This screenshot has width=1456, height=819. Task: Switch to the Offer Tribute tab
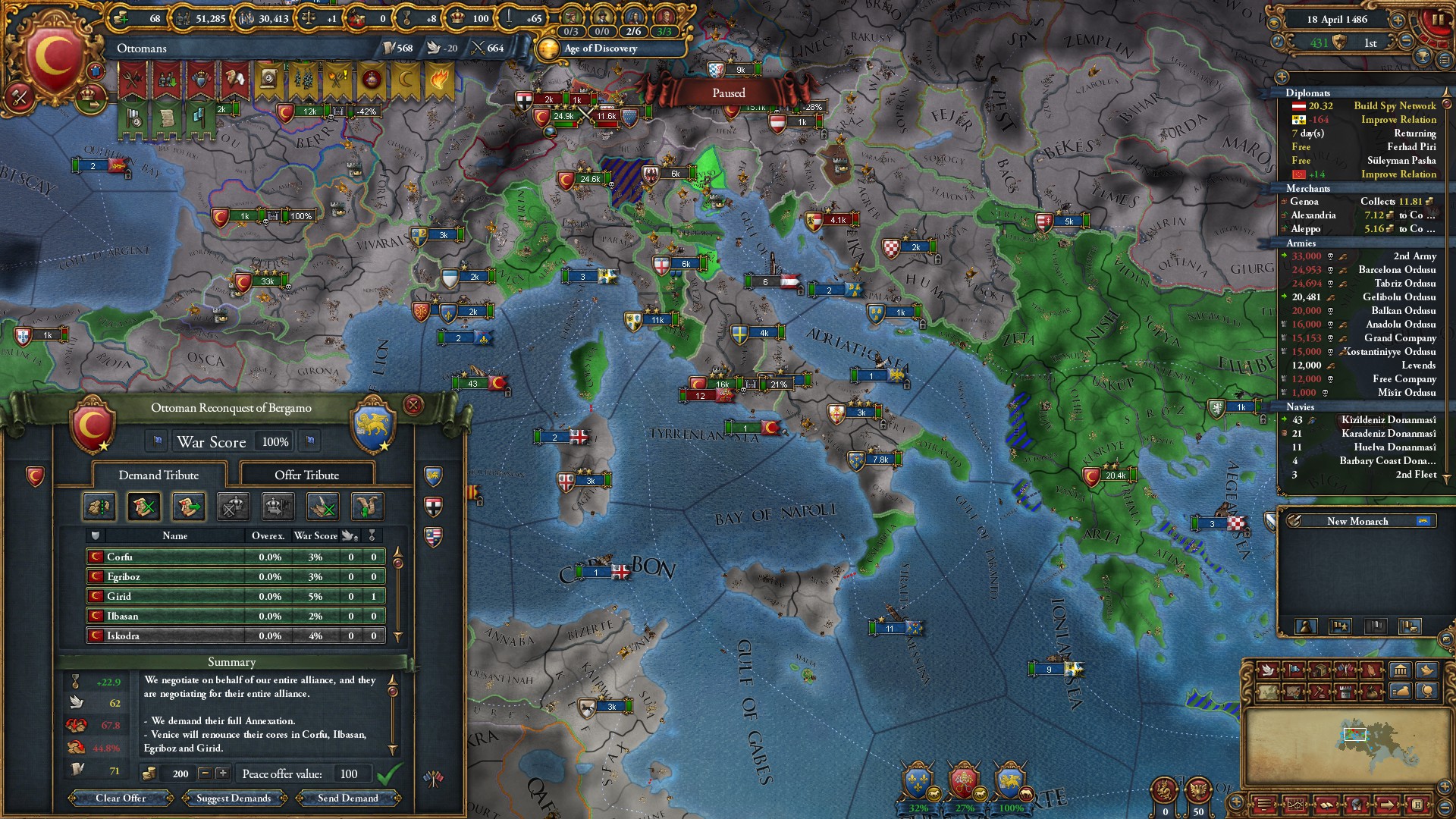[x=306, y=475]
